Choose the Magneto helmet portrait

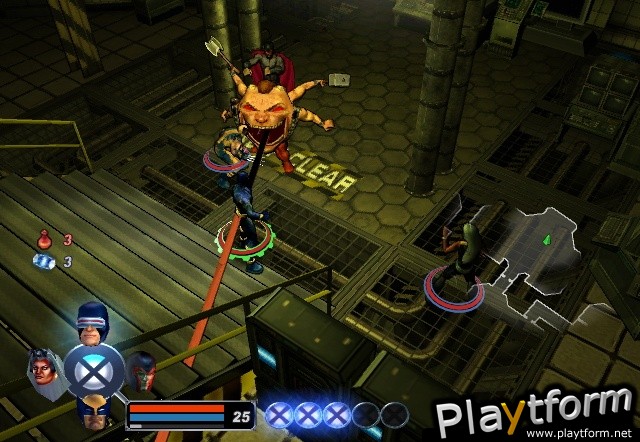(x=142, y=369)
